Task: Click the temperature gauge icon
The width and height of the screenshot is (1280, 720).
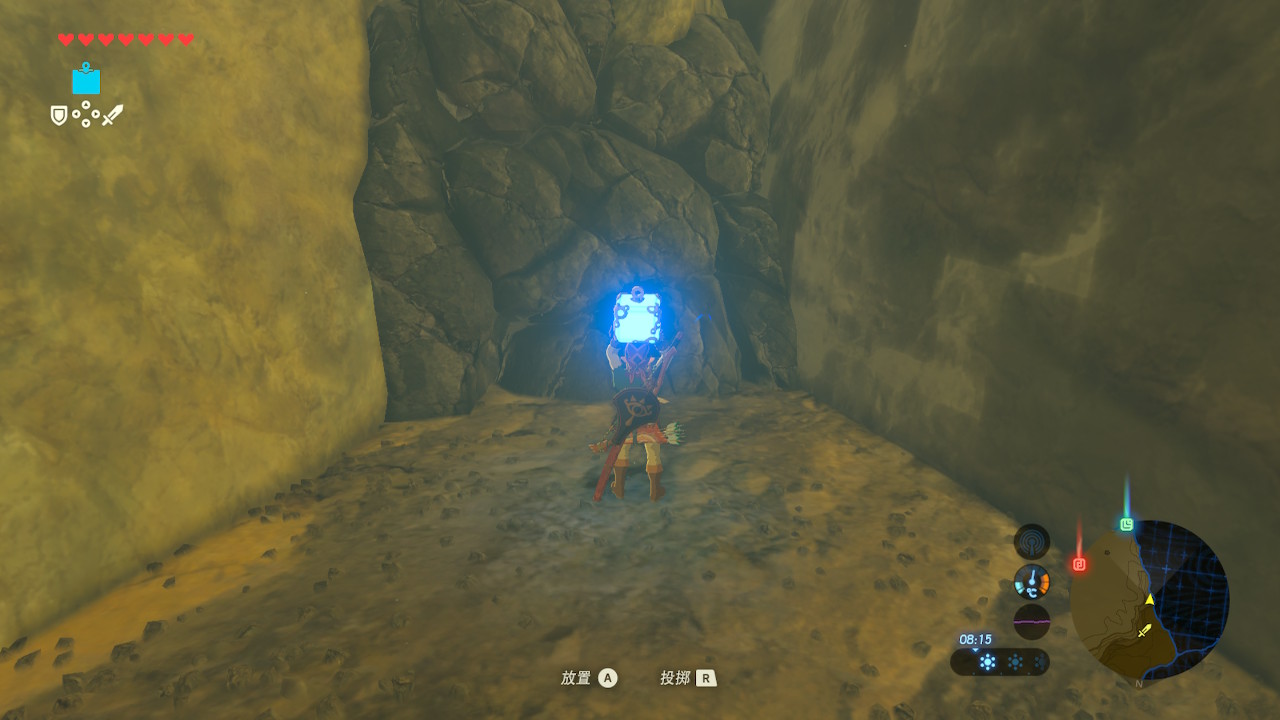Action: pyautogui.click(x=1031, y=581)
